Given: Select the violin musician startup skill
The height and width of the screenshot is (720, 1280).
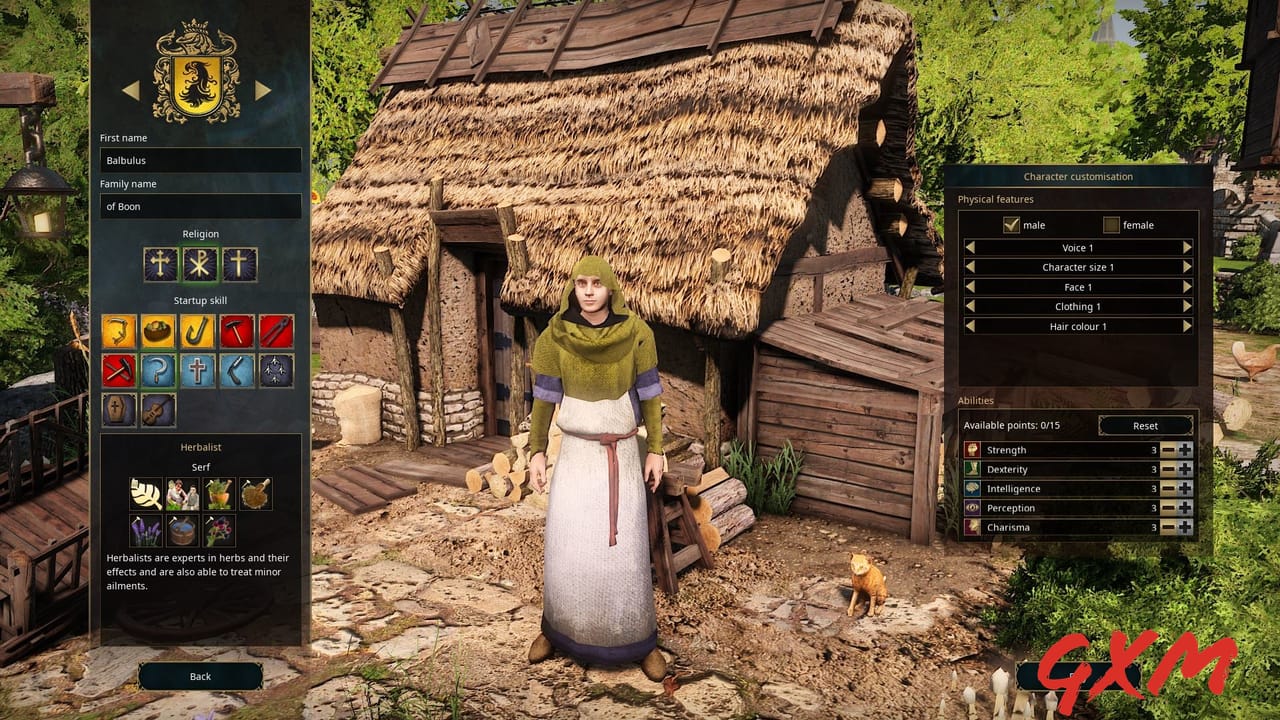Looking at the screenshot, I should (158, 410).
